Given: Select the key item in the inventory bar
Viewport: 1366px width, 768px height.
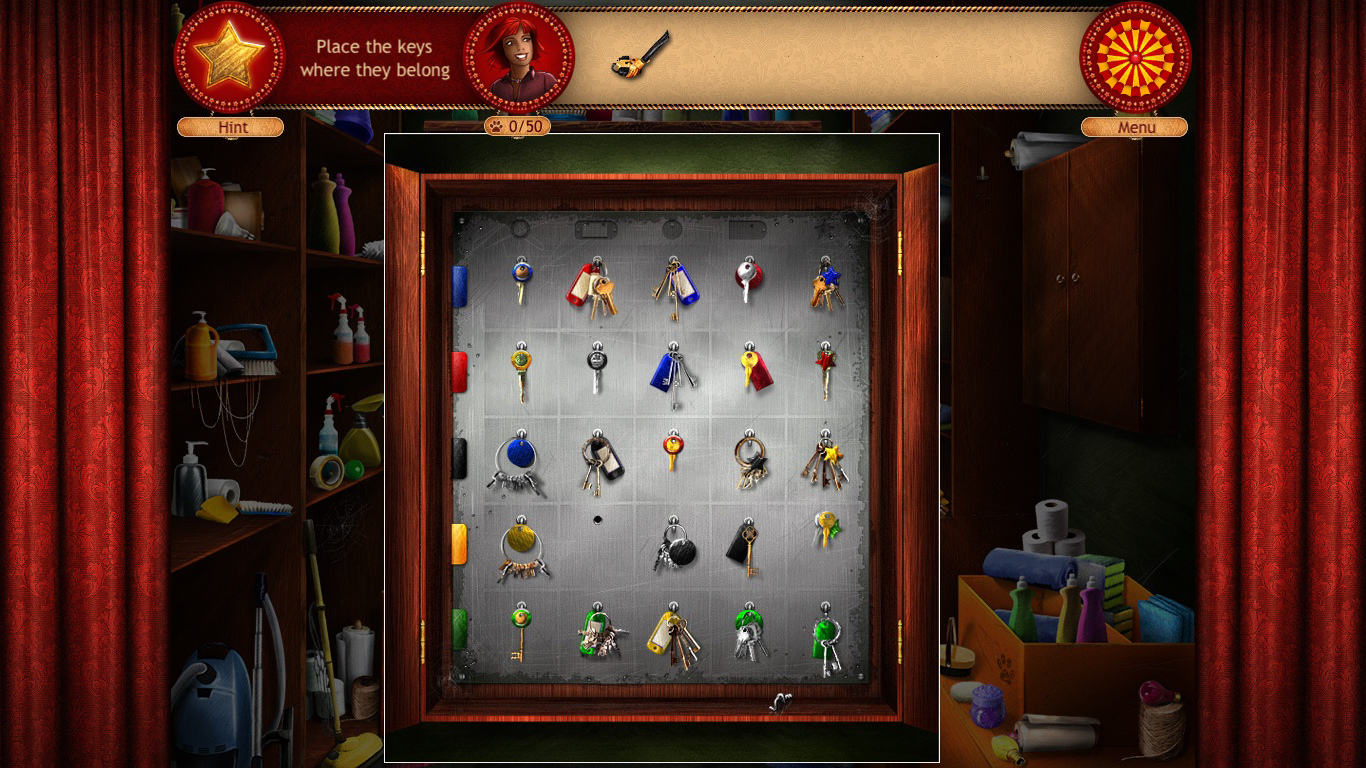Looking at the screenshot, I should [641, 56].
